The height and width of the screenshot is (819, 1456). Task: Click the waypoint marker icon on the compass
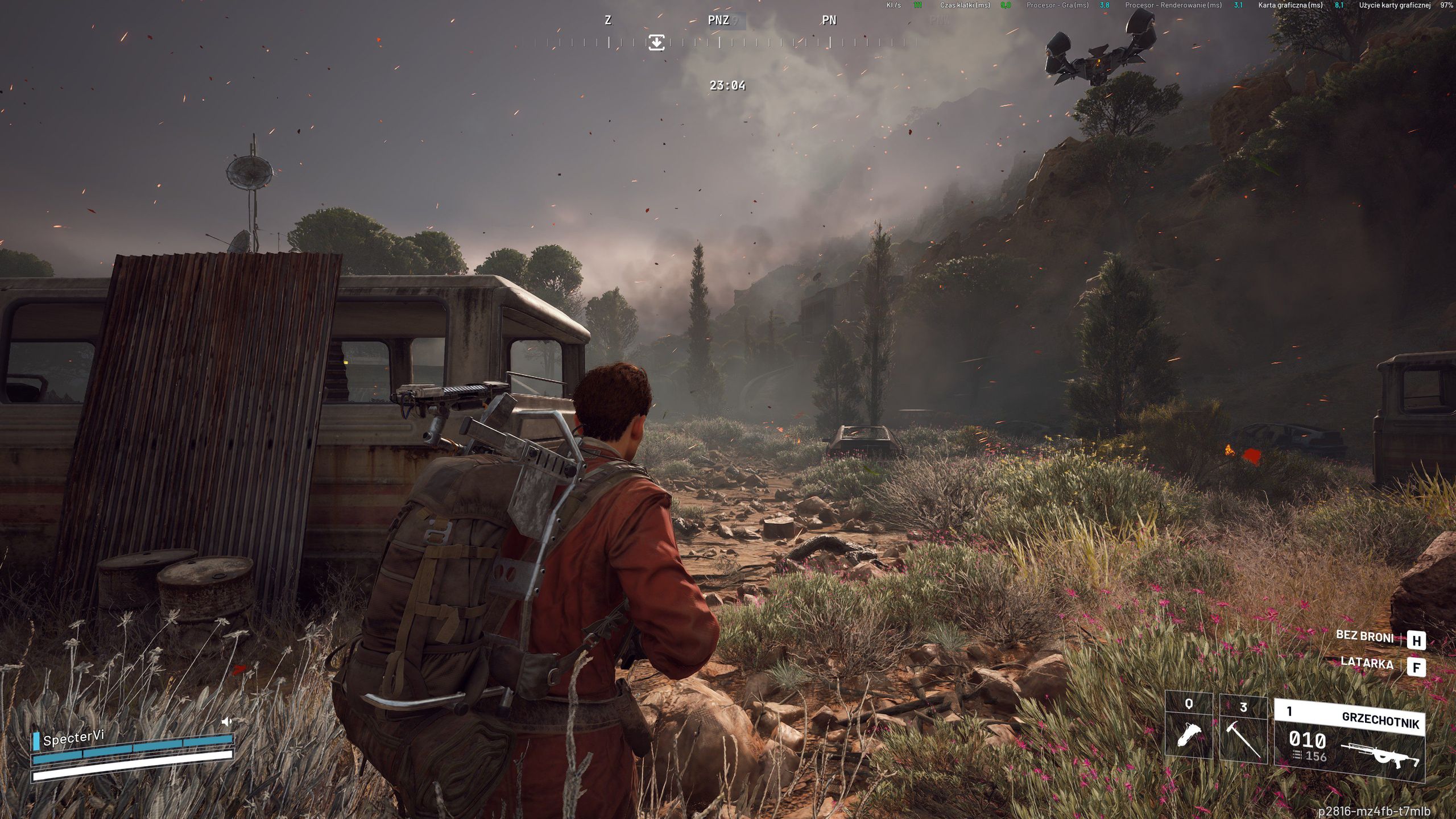click(x=657, y=43)
